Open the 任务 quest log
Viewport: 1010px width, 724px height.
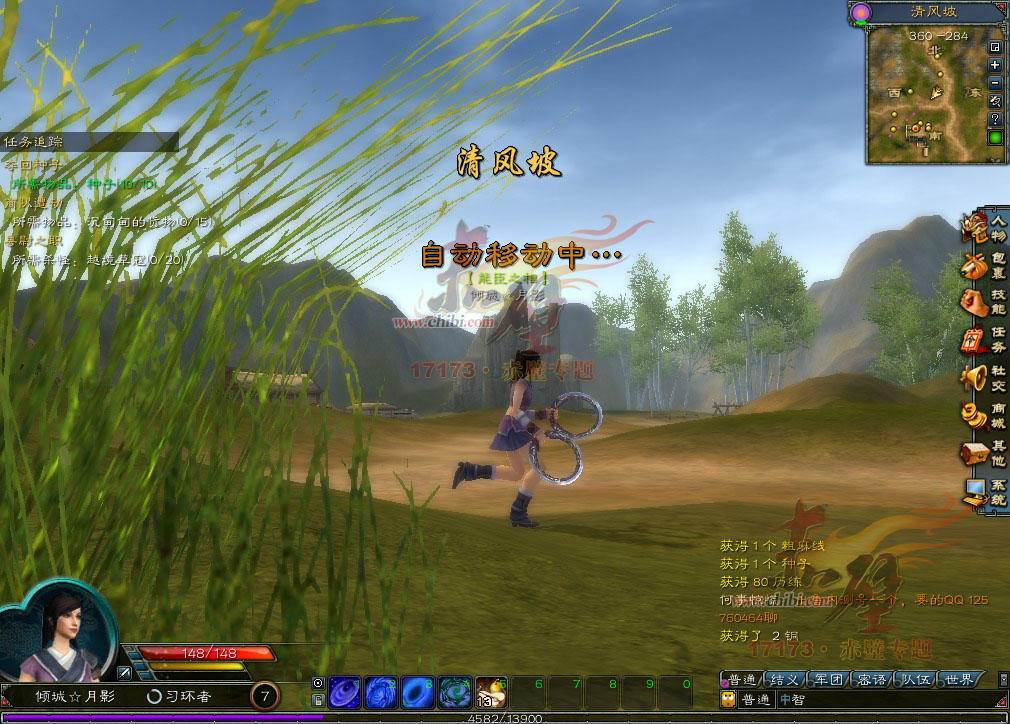pos(985,340)
